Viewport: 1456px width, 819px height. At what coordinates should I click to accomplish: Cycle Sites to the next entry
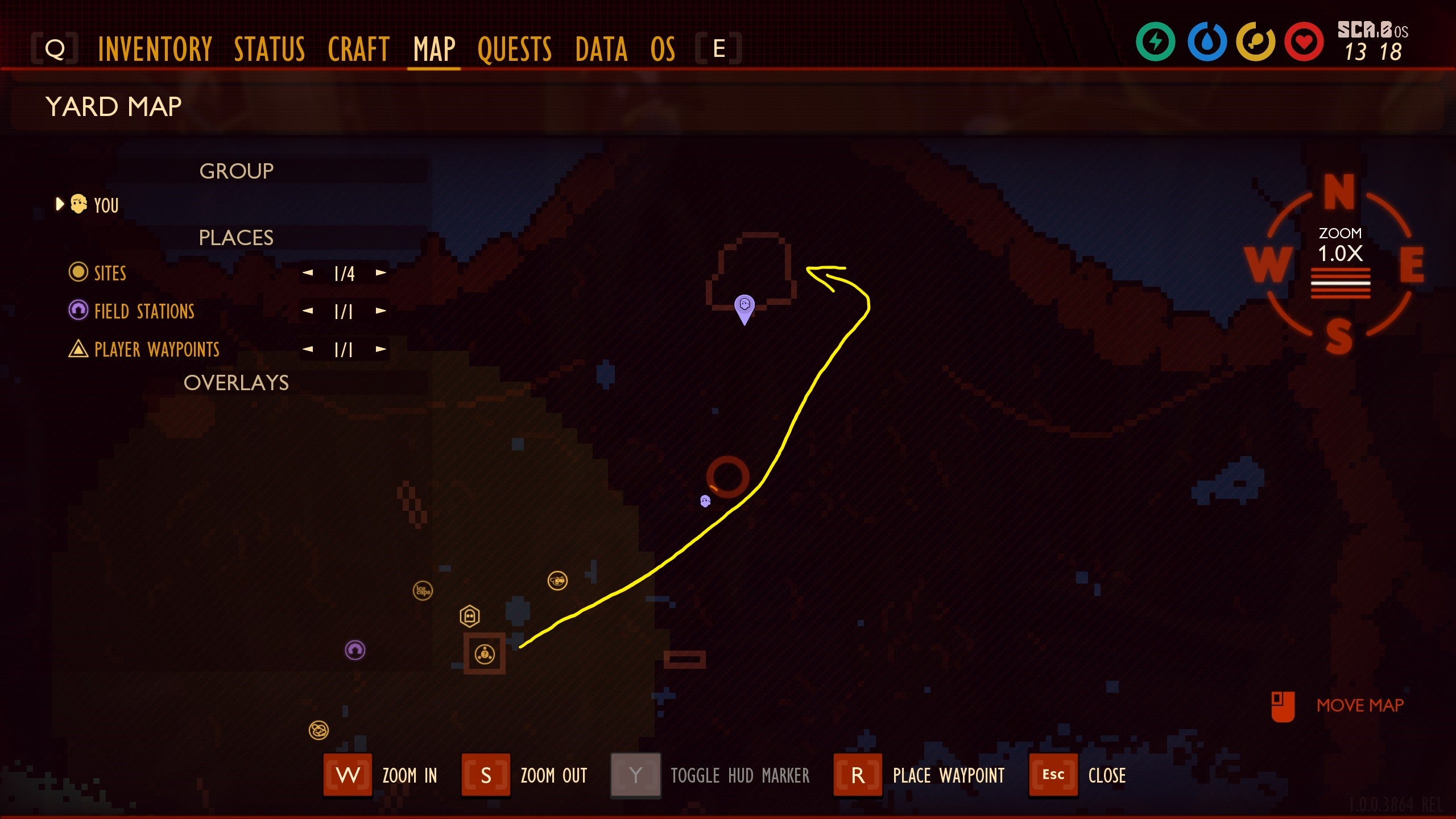click(x=381, y=273)
